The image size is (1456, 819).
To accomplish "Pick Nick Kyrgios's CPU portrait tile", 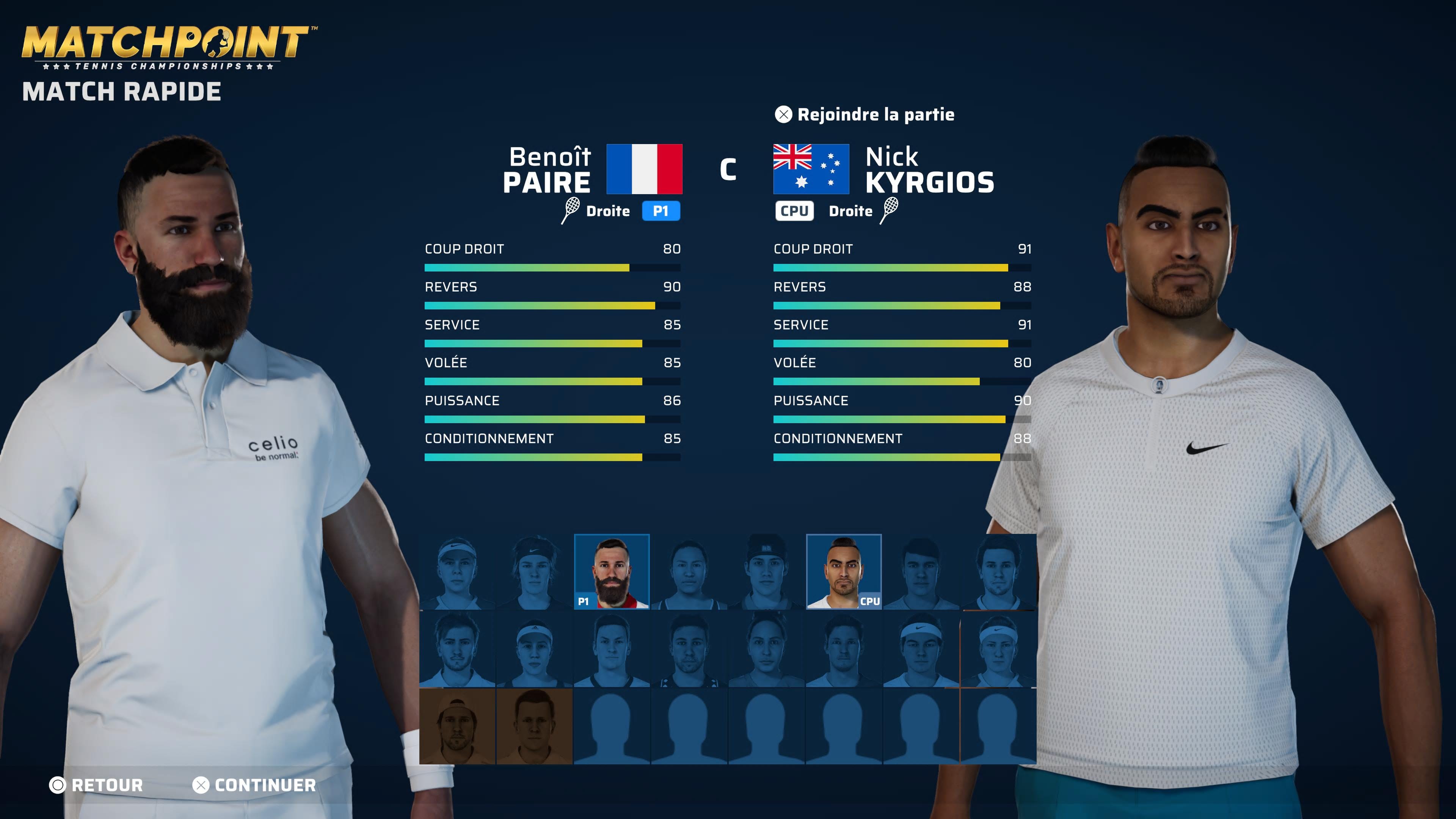I will (x=843, y=571).
